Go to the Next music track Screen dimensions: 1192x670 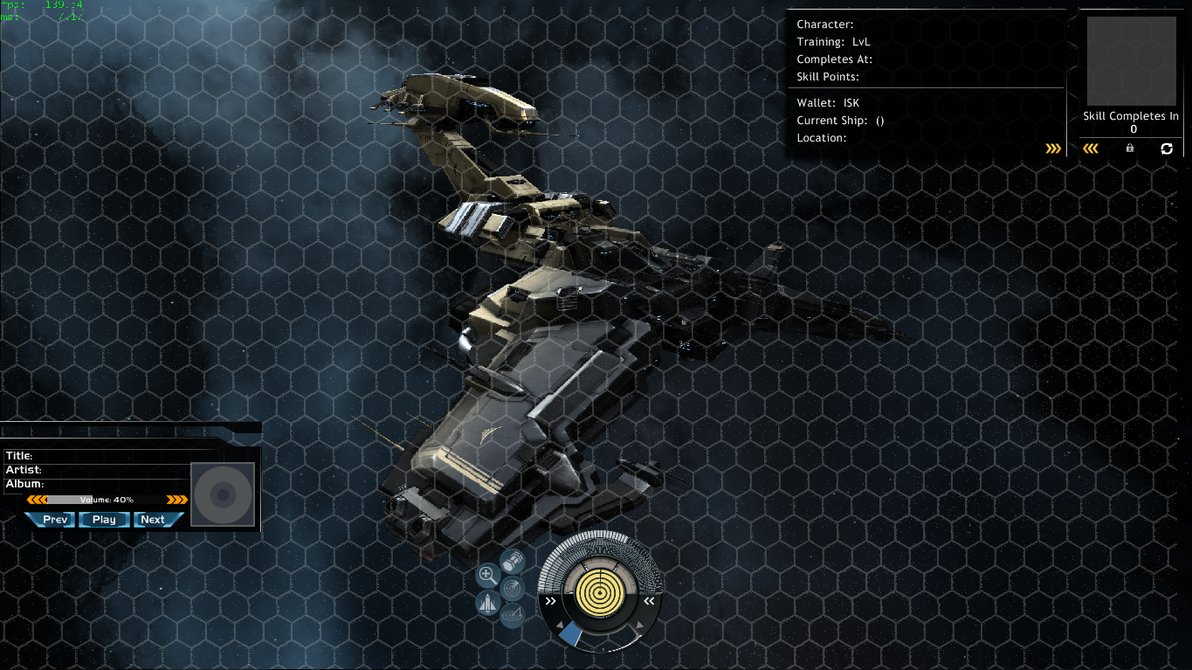click(x=152, y=519)
